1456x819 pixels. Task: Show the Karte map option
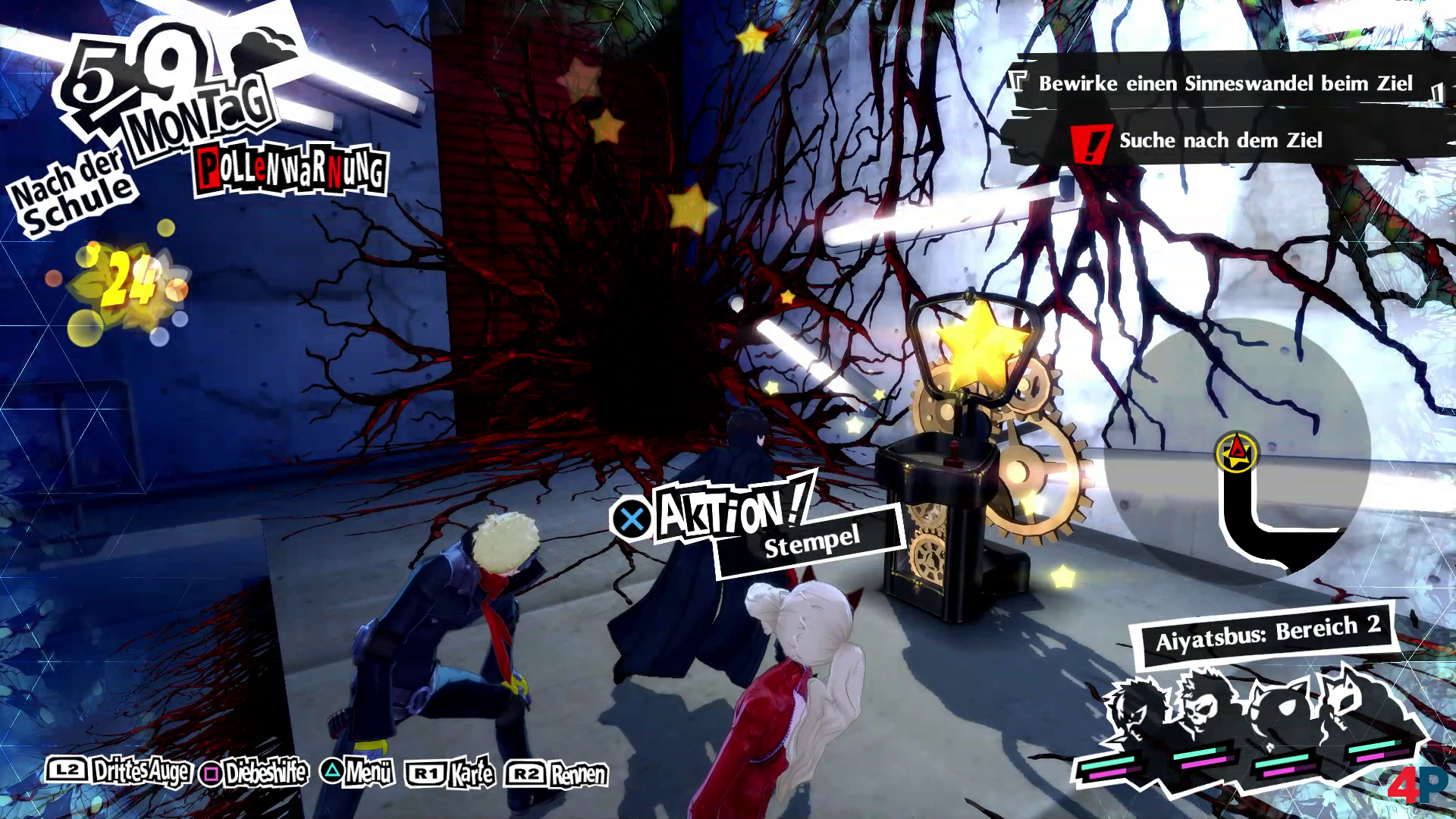(452, 773)
